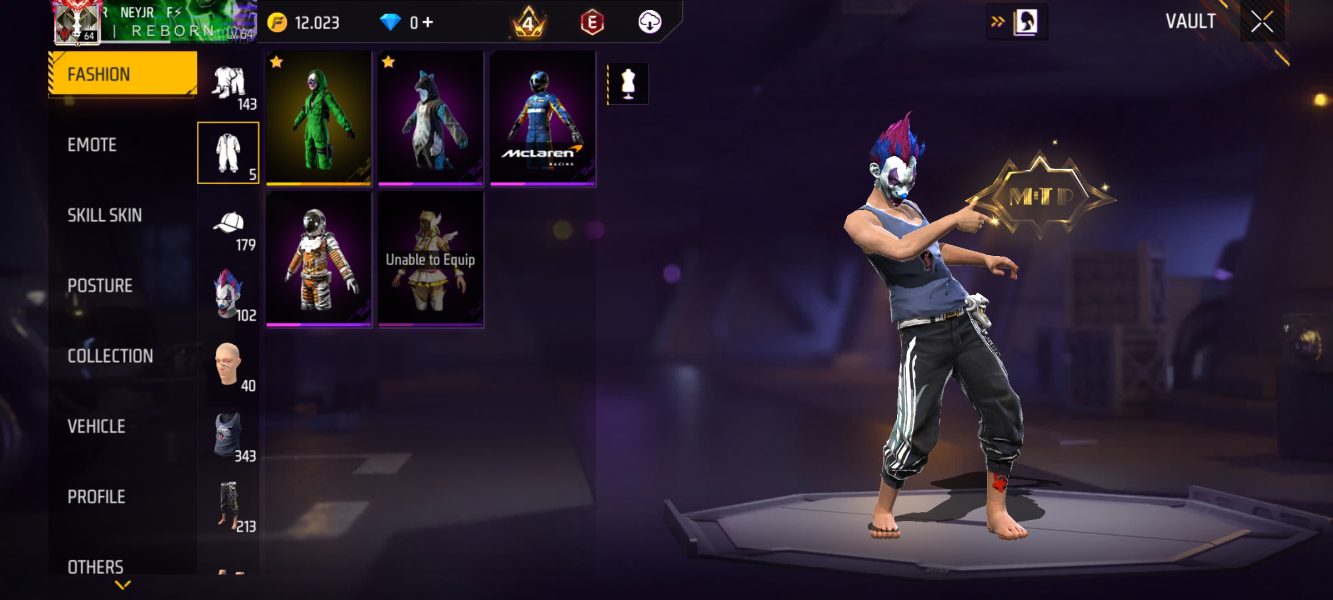Close the Vault screen
This screenshot has width=1333, height=600.
[1262, 22]
